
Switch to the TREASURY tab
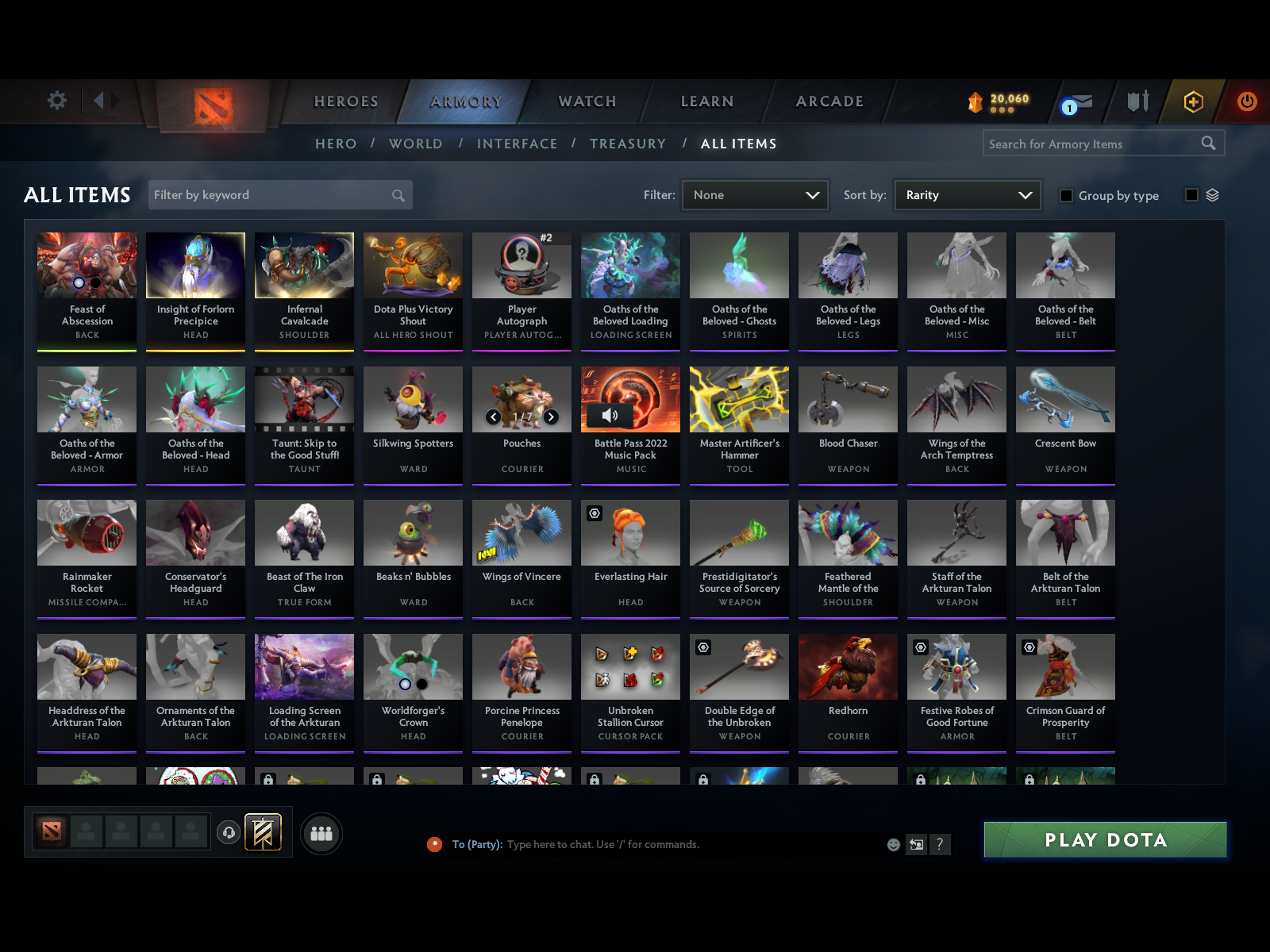(628, 144)
